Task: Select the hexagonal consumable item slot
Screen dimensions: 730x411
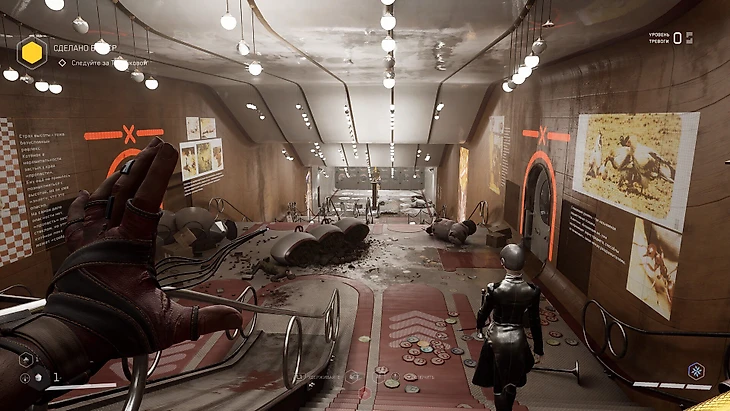Action: (26, 359)
